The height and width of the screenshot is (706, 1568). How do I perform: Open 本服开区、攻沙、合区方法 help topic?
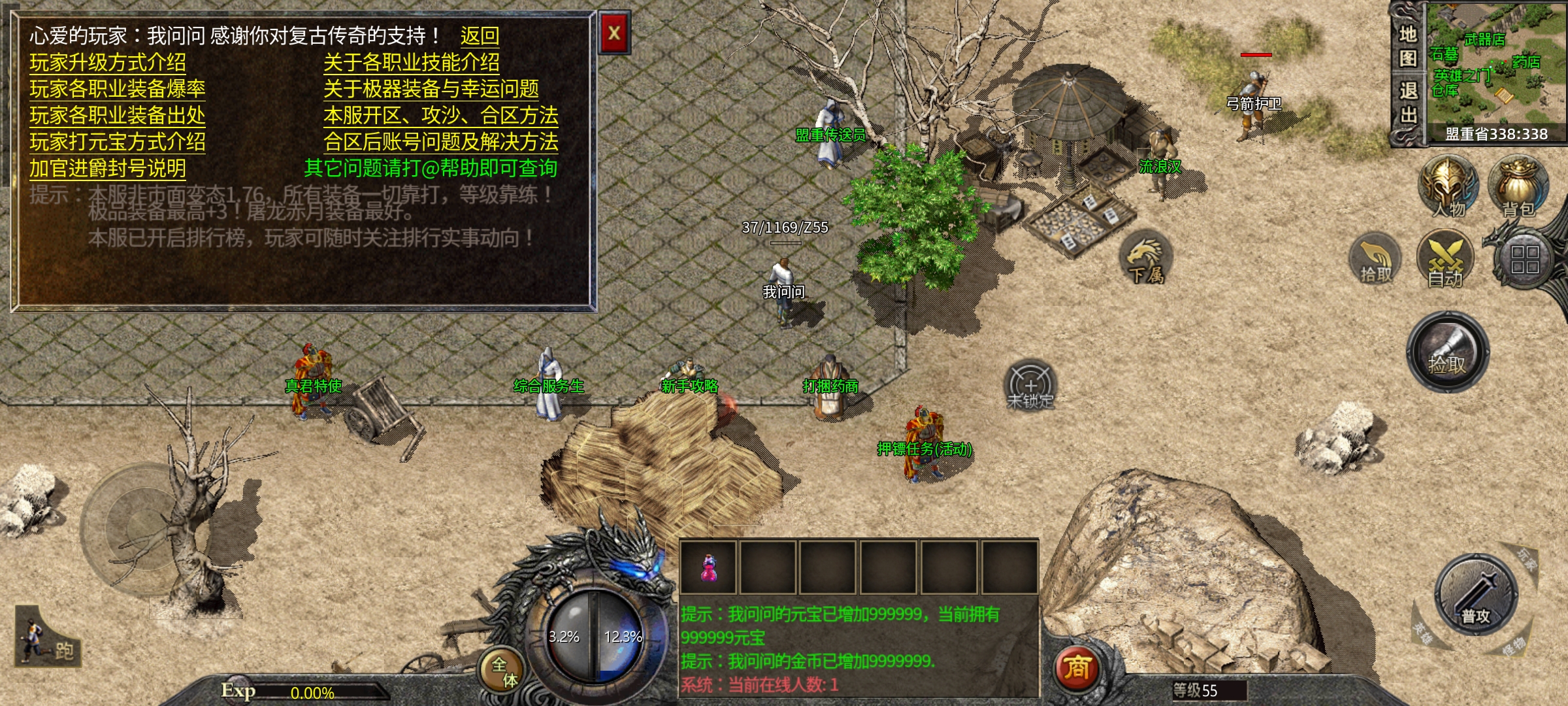point(441,116)
